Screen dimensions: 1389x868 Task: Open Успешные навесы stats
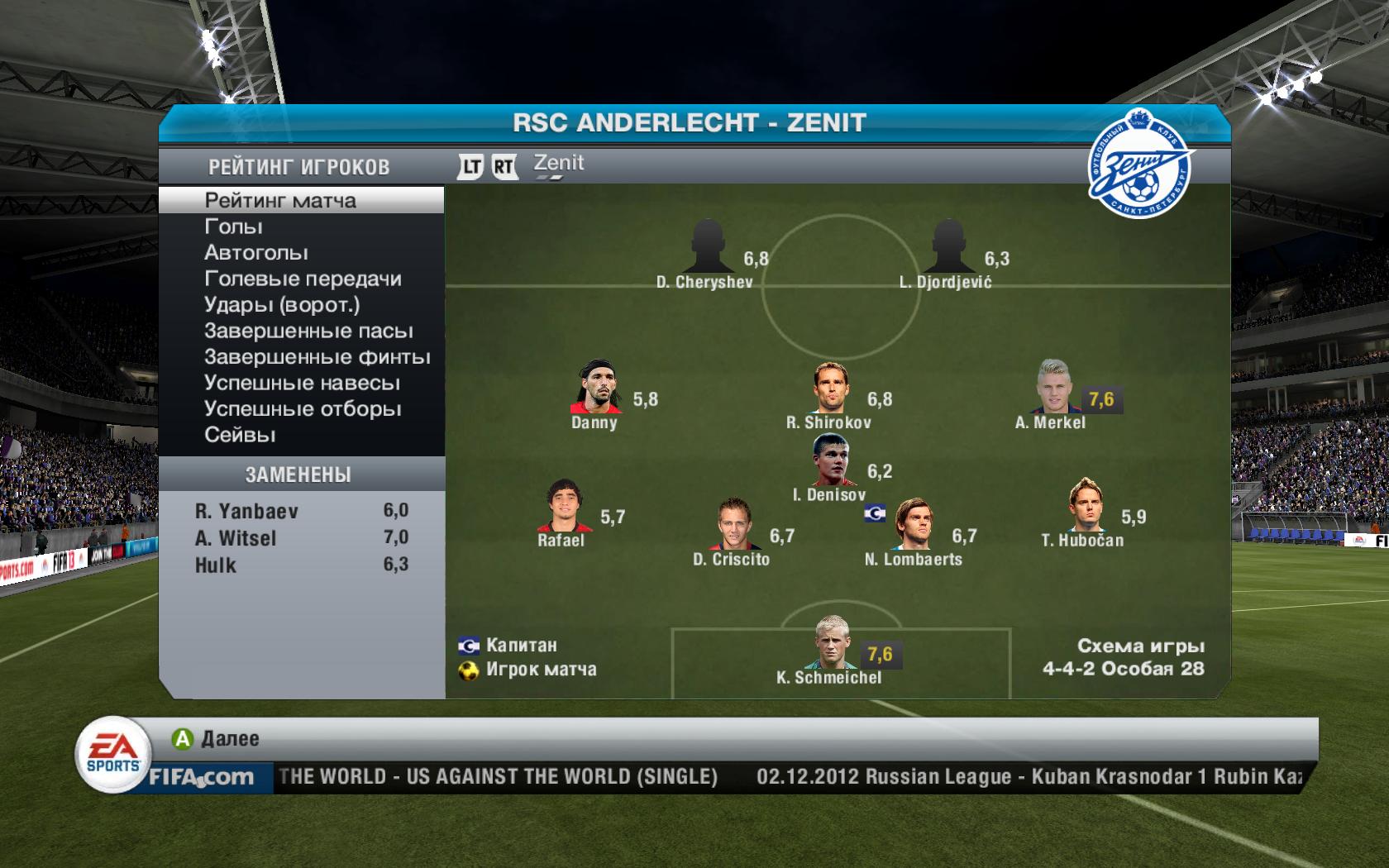click(302, 384)
